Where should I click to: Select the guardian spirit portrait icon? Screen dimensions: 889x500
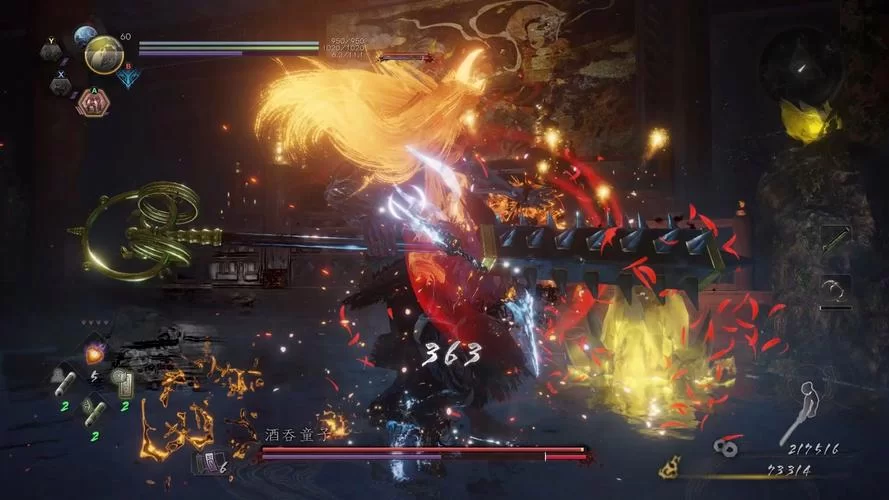tap(103, 55)
